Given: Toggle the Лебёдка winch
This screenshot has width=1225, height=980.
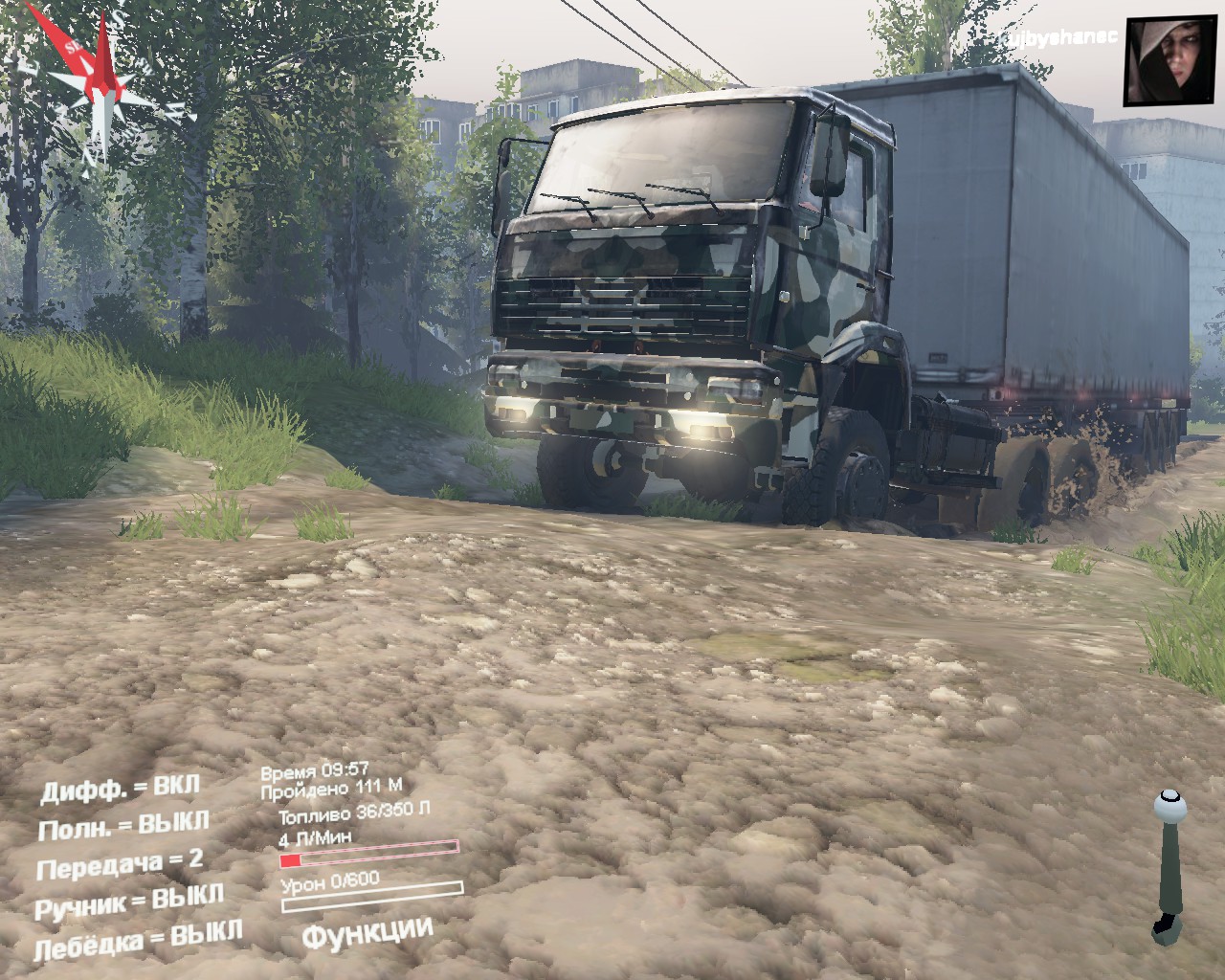Looking at the screenshot, I should tap(138, 939).
